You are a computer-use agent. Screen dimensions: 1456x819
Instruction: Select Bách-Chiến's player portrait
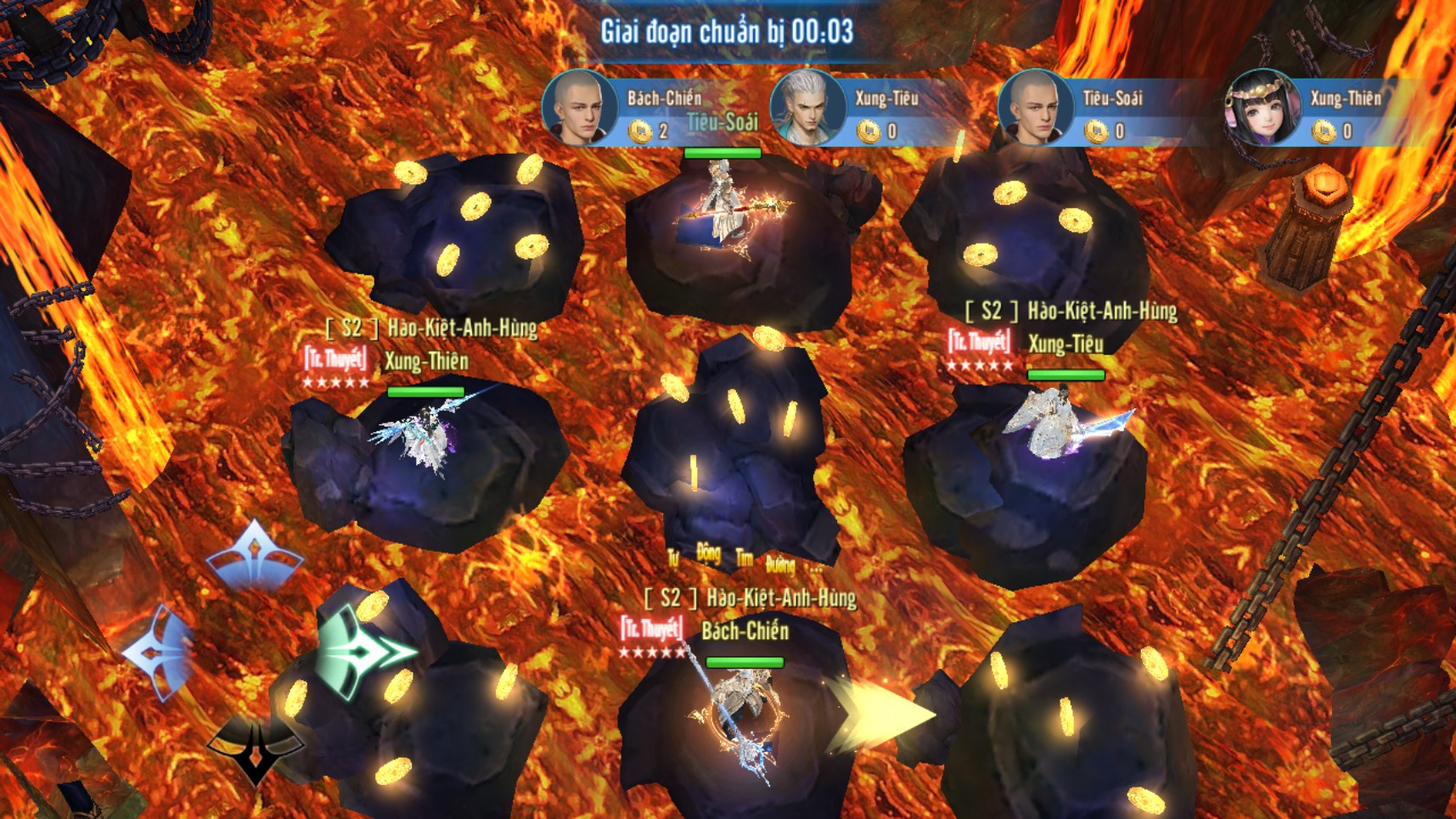pyautogui.click(x=580, y=109)
